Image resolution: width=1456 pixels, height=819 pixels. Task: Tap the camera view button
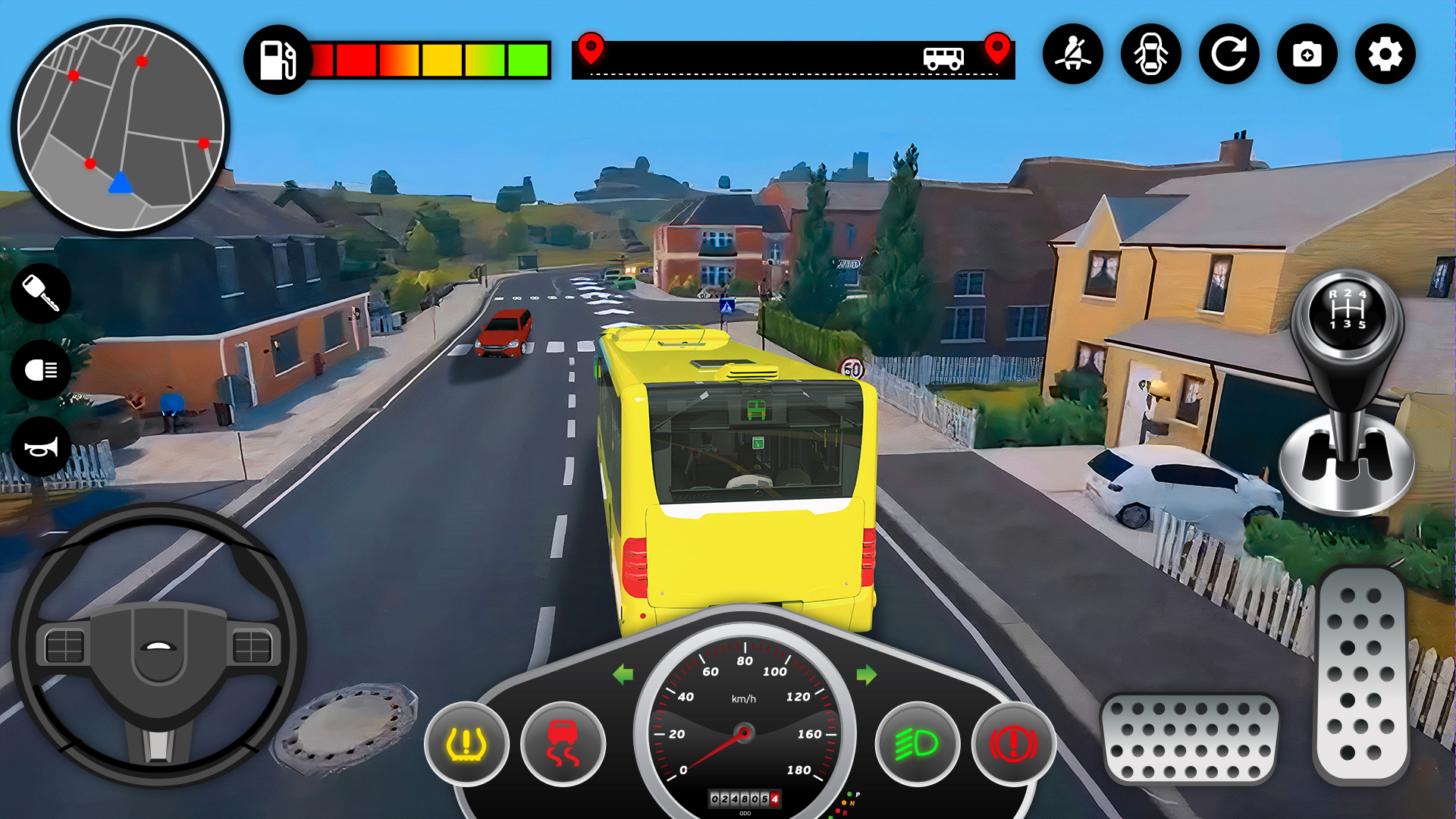(x=1307, y=55)
